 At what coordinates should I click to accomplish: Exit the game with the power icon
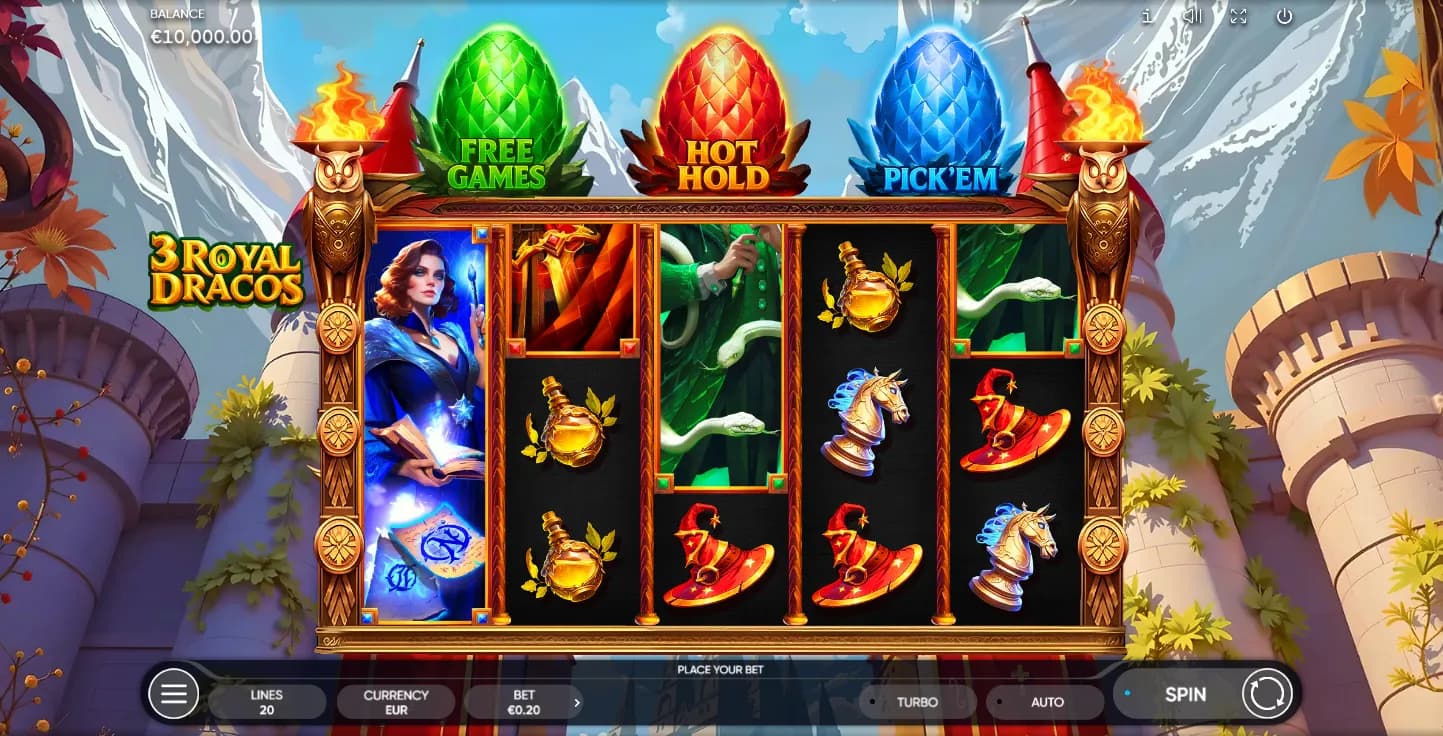1285,16
